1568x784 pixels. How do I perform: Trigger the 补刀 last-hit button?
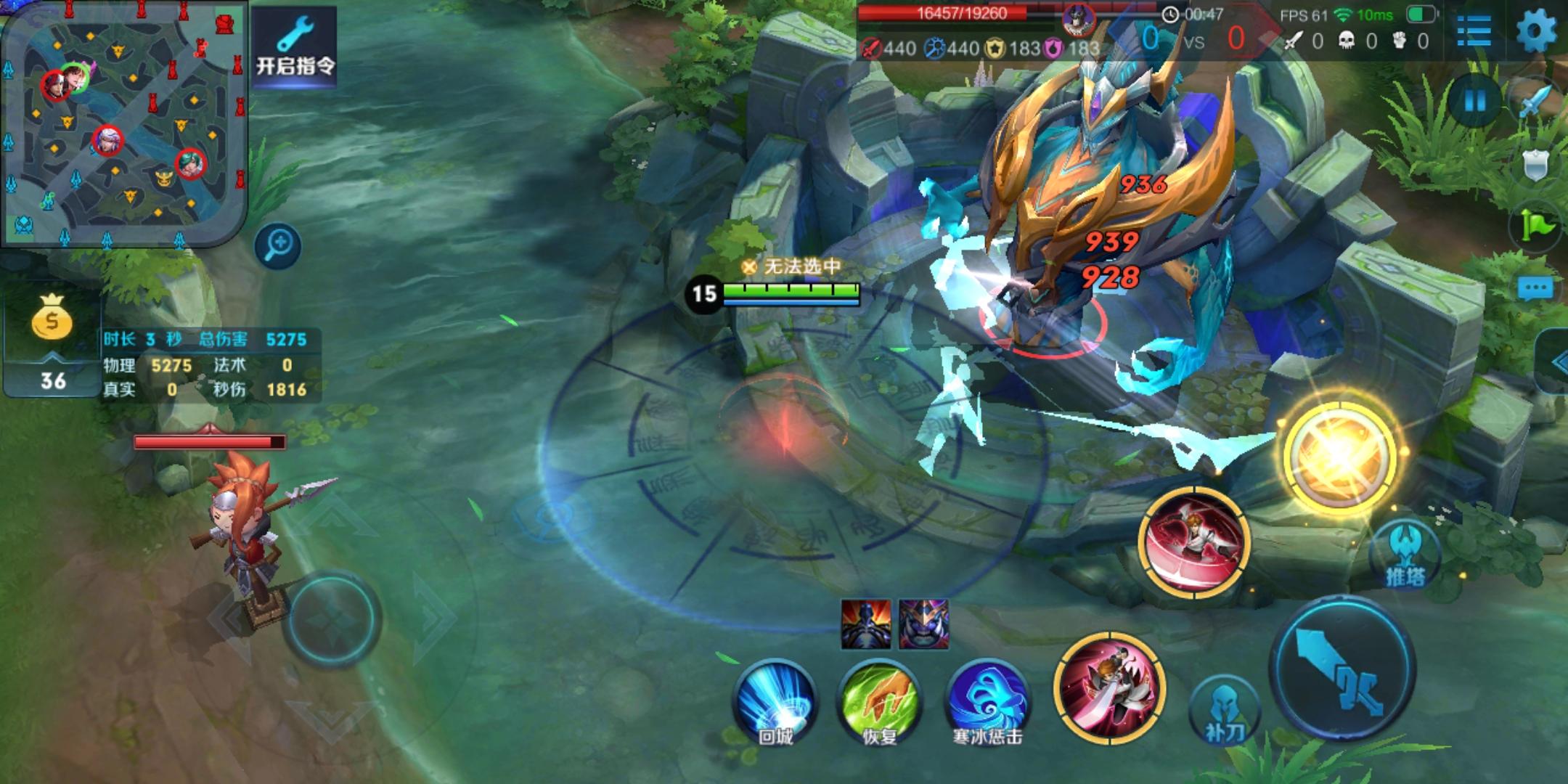pos(1224,711)
